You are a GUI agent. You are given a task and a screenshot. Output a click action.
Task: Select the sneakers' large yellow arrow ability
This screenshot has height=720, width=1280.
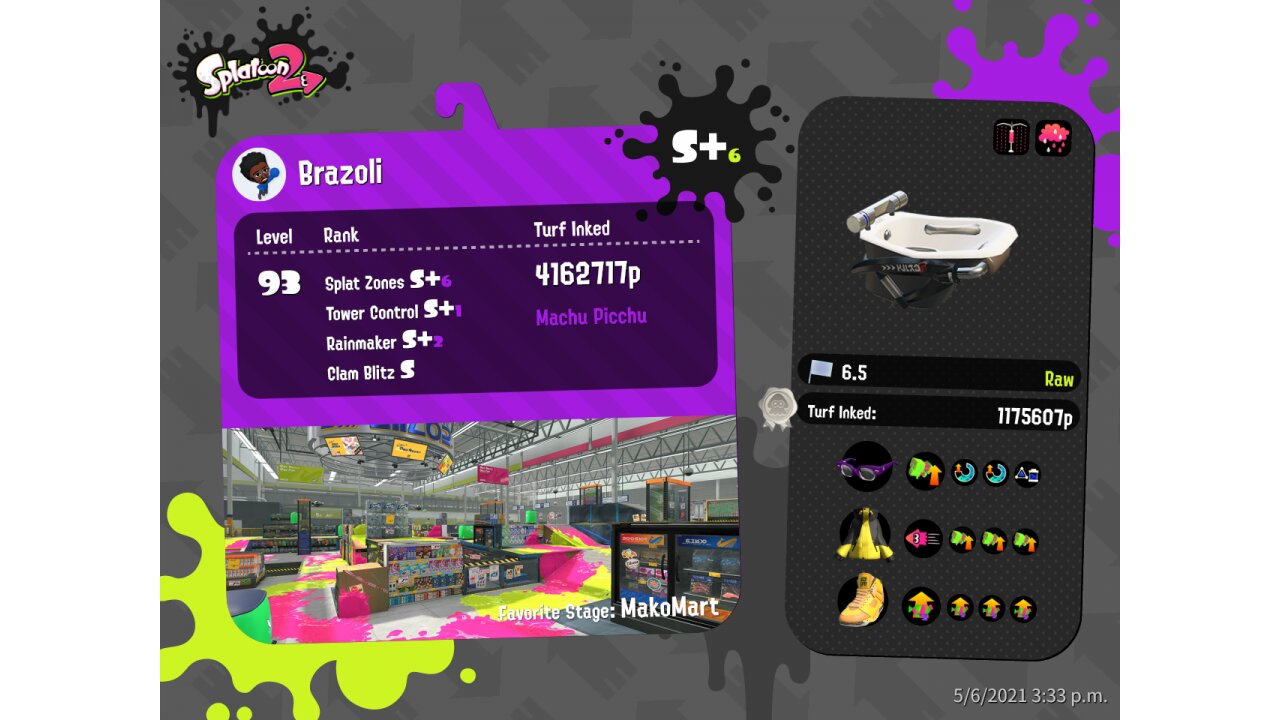pyautogui.click(x=921, y=606)
